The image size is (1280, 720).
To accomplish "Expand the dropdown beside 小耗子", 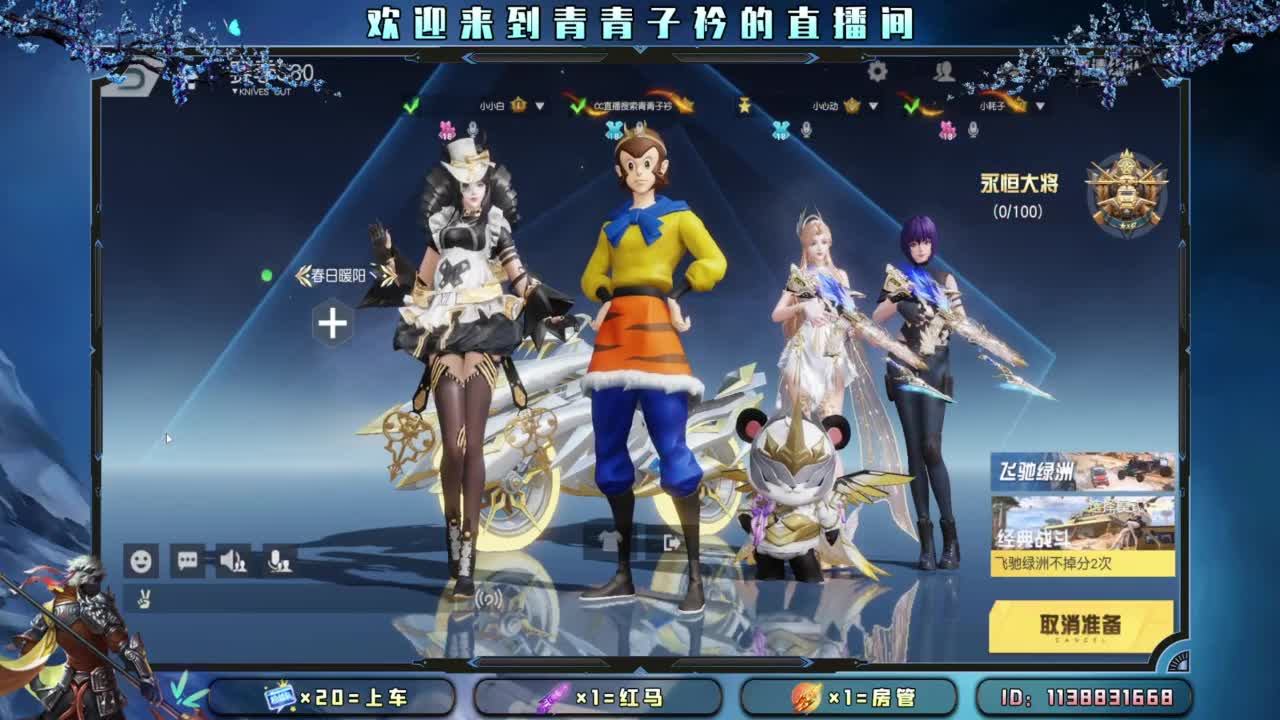I will pyautogui.click(x=1040, y=106).
